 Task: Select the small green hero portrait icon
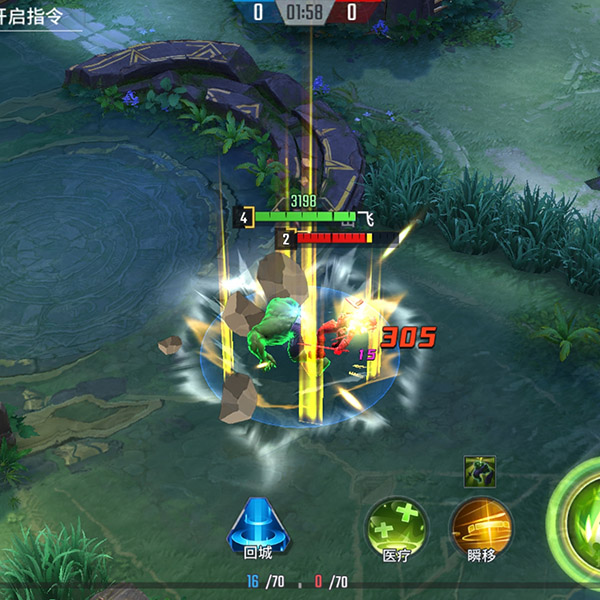(x=480, y=471)
